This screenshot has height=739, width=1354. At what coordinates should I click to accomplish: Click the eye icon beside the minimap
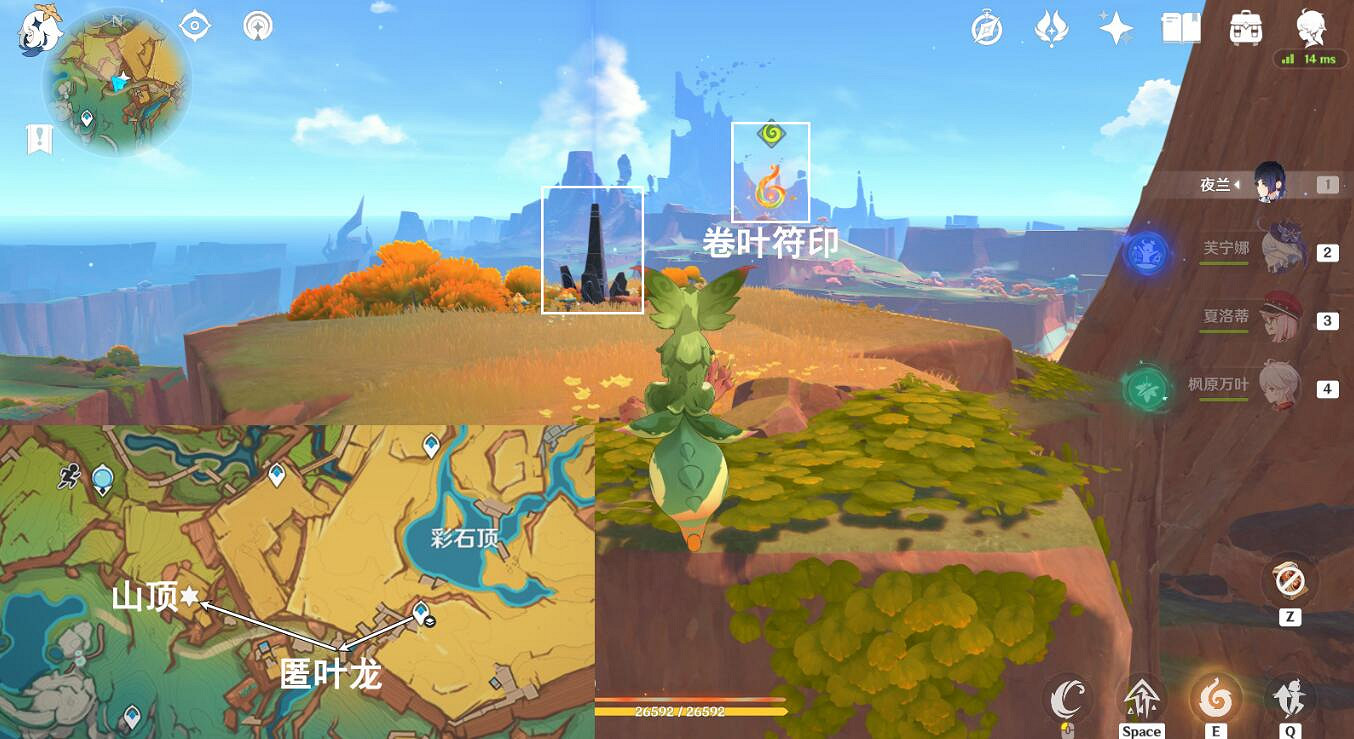point(196,25)
